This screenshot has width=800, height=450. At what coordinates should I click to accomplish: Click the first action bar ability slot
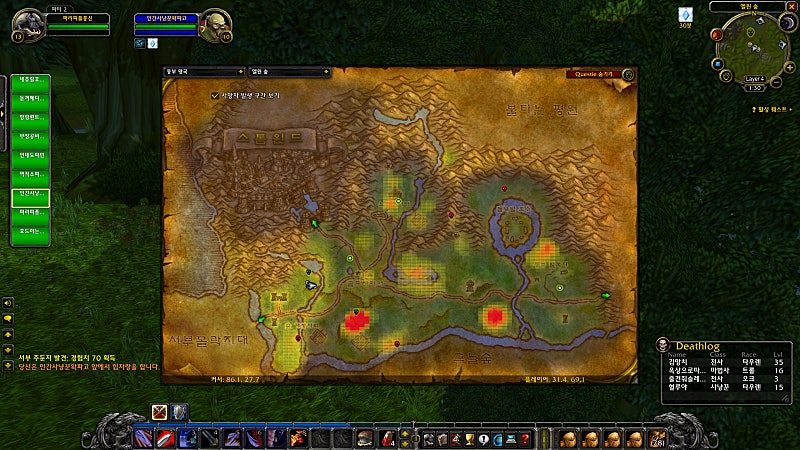click(x=139, y=437)
